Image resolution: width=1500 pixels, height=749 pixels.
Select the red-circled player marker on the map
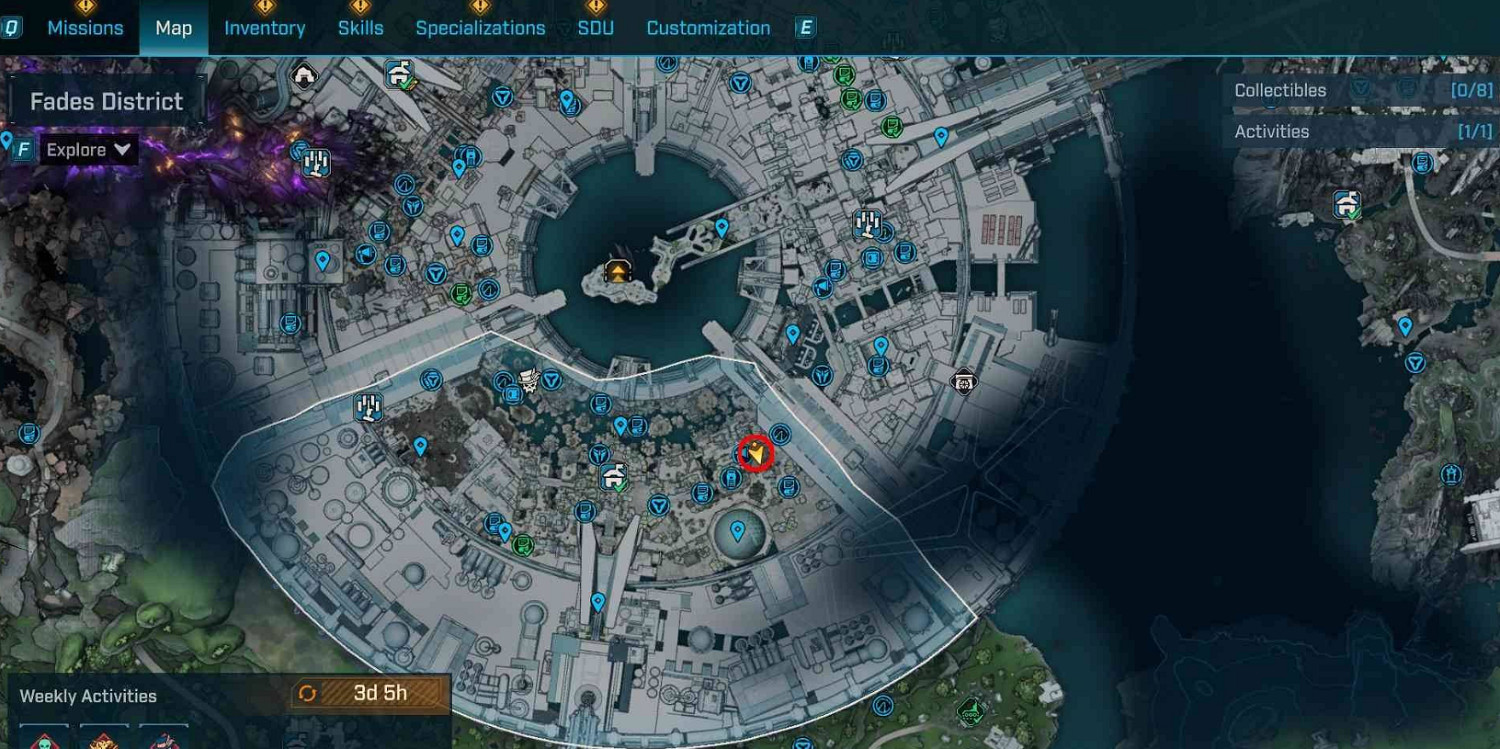pyautogui.click(x=753, y=452)
